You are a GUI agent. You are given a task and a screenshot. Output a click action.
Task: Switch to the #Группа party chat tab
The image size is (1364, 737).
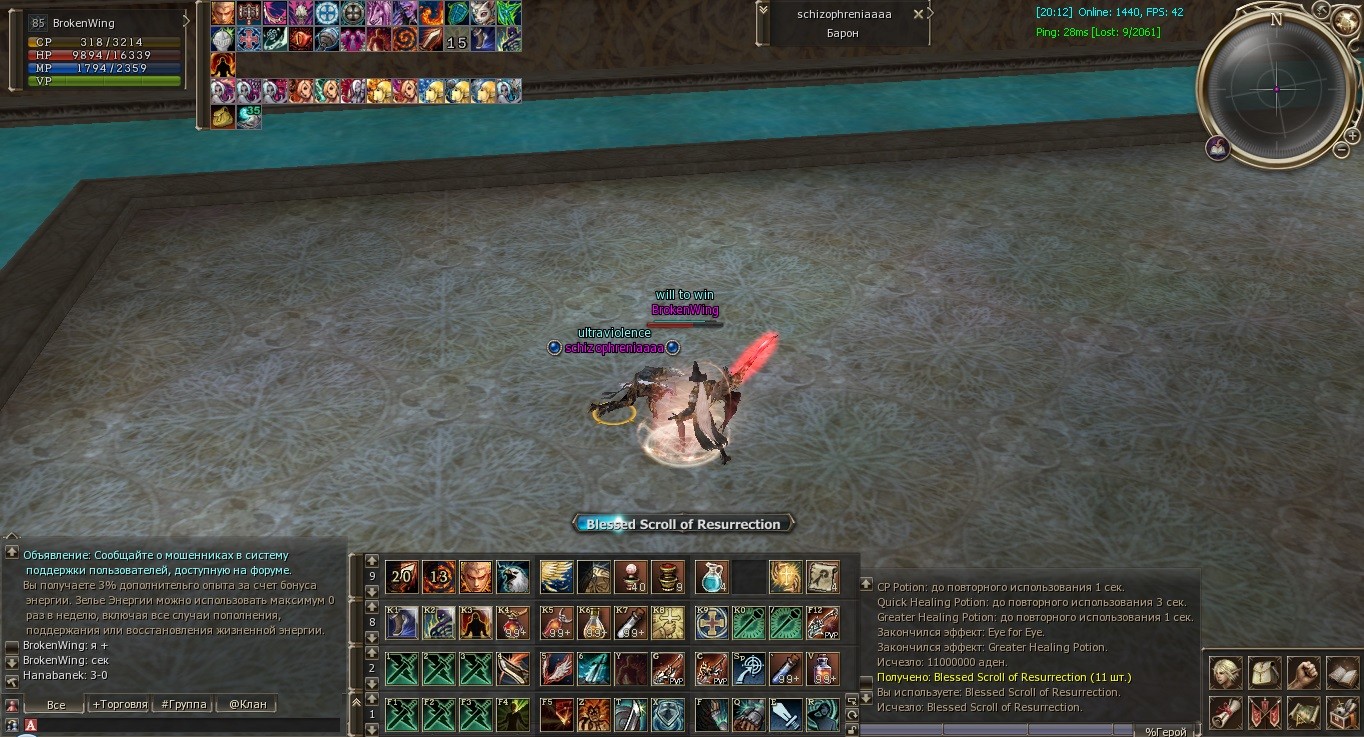[x=184, y=704]
